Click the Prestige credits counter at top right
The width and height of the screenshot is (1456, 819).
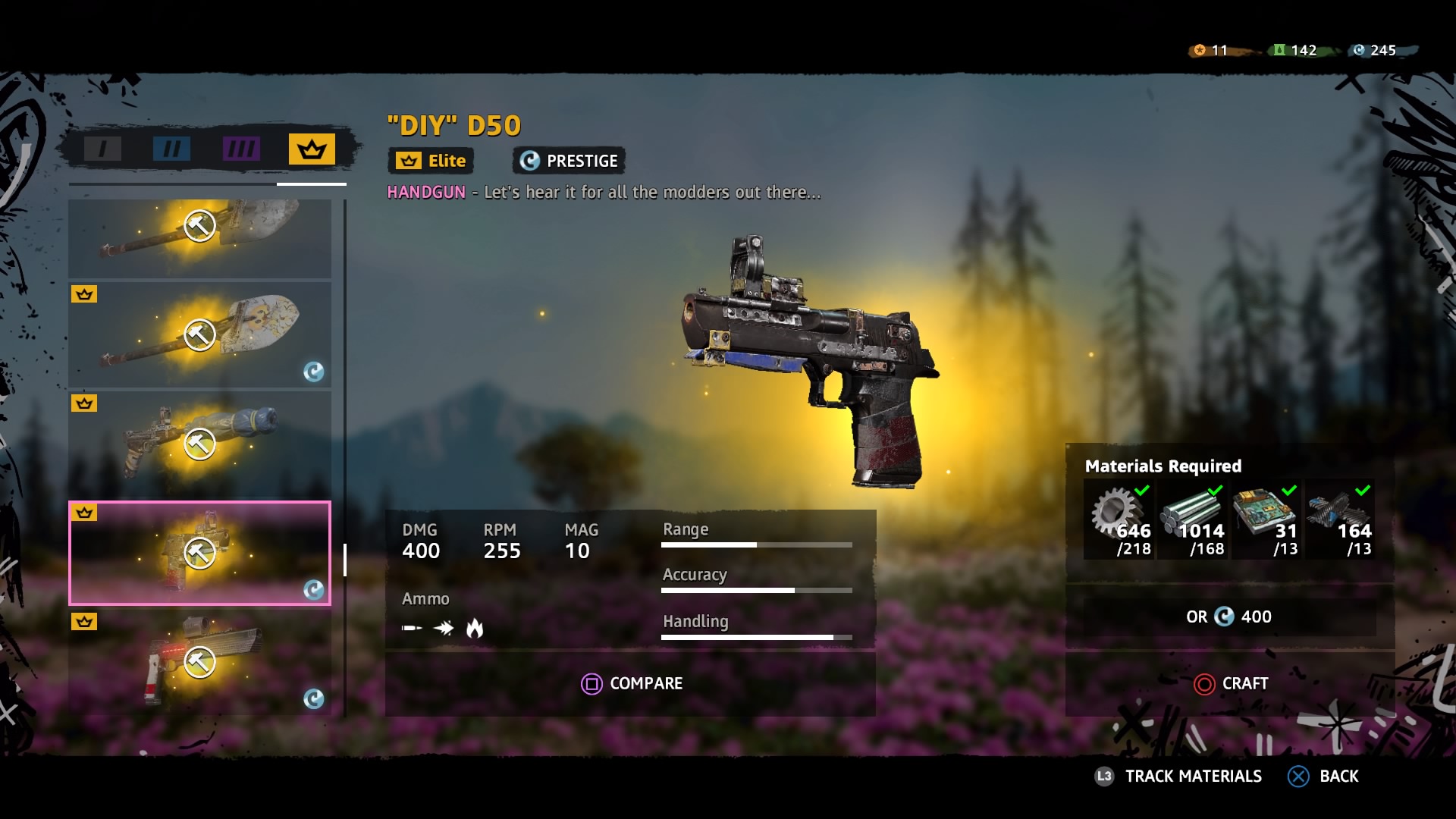point(1373,51)
